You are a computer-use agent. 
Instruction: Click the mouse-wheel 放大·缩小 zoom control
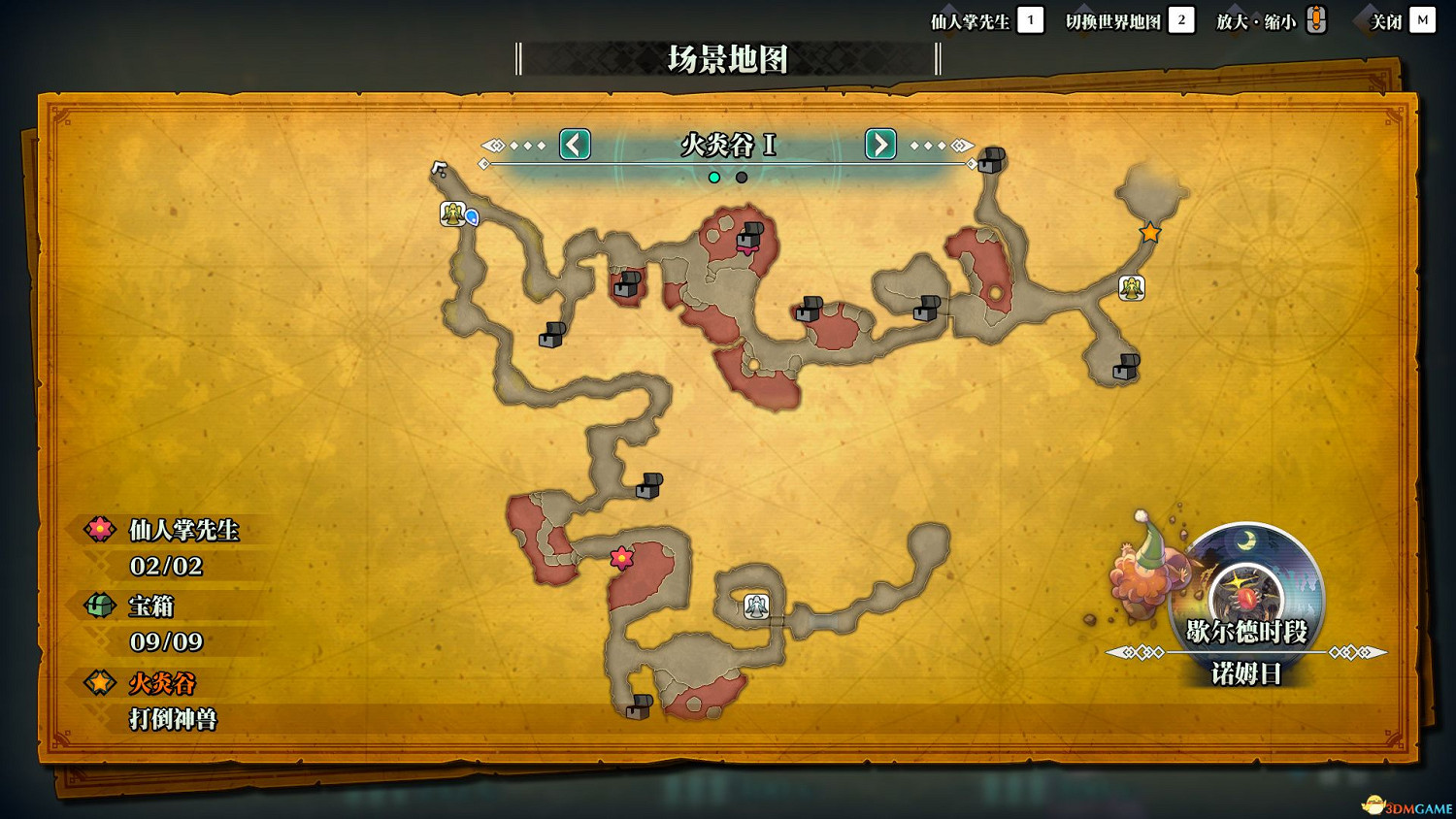(x=1315, y=18)
